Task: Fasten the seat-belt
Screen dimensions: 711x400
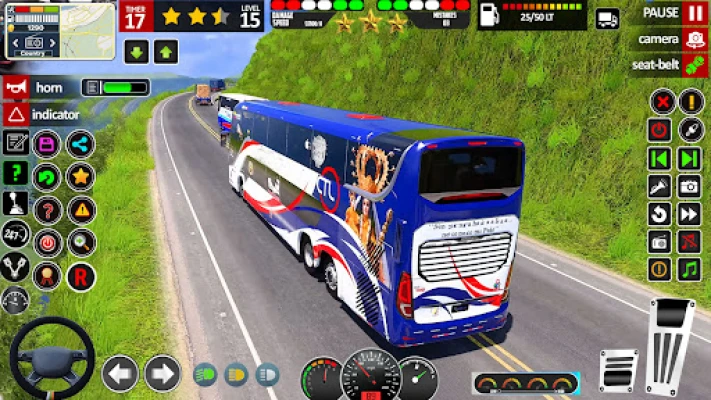Action: pyautogui.click(x=694, y=65)
